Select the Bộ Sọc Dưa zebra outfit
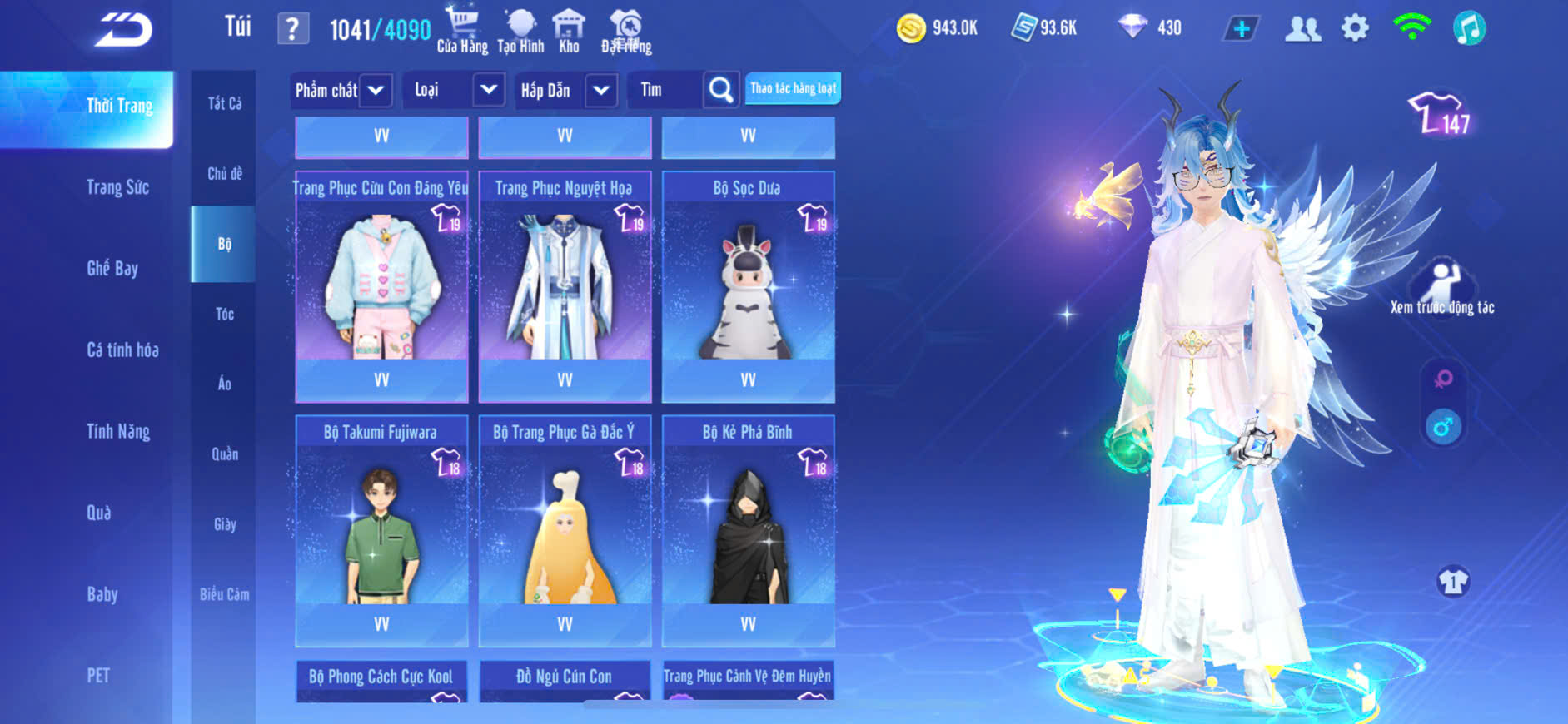Viewport: 1568px width, 724px height. pos(748,283)
